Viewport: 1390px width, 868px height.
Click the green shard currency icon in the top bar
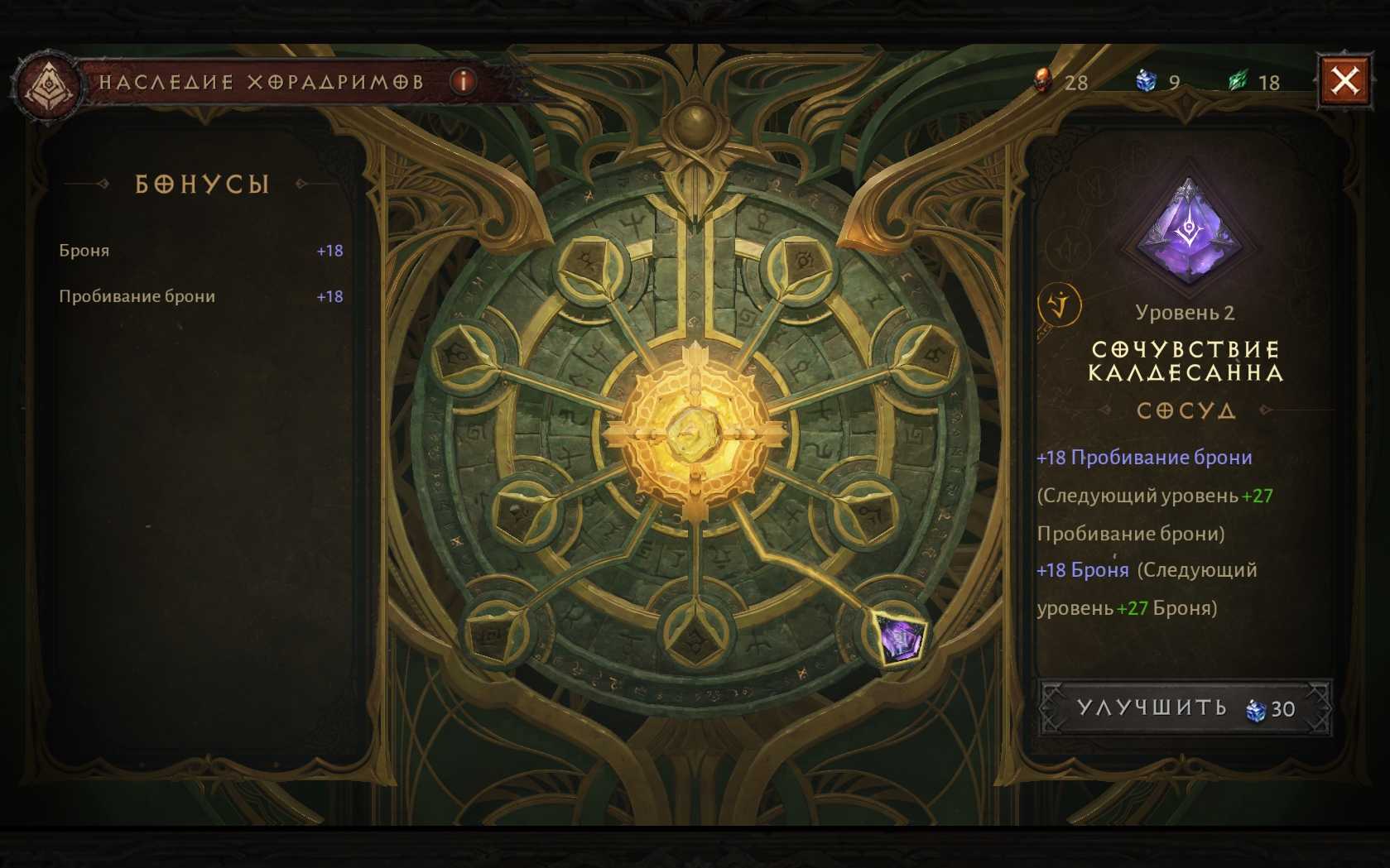[x=1238, y=81]
